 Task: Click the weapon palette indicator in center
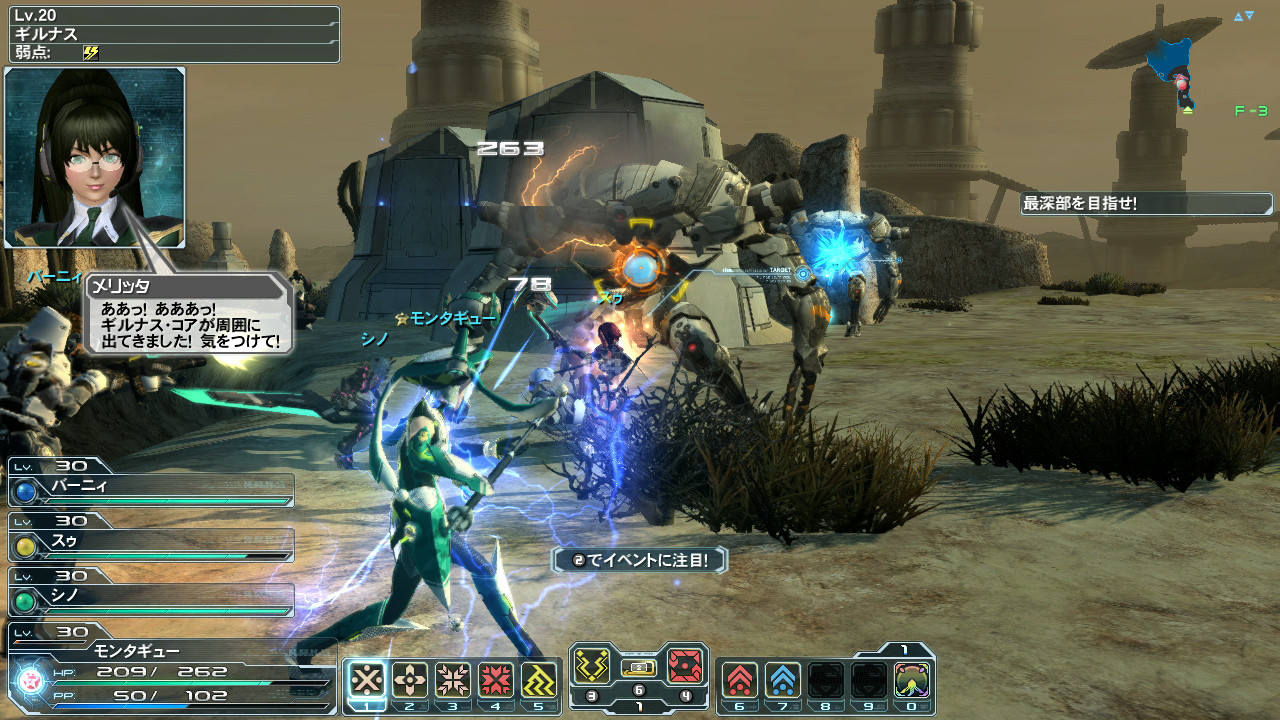click(639, 667)
